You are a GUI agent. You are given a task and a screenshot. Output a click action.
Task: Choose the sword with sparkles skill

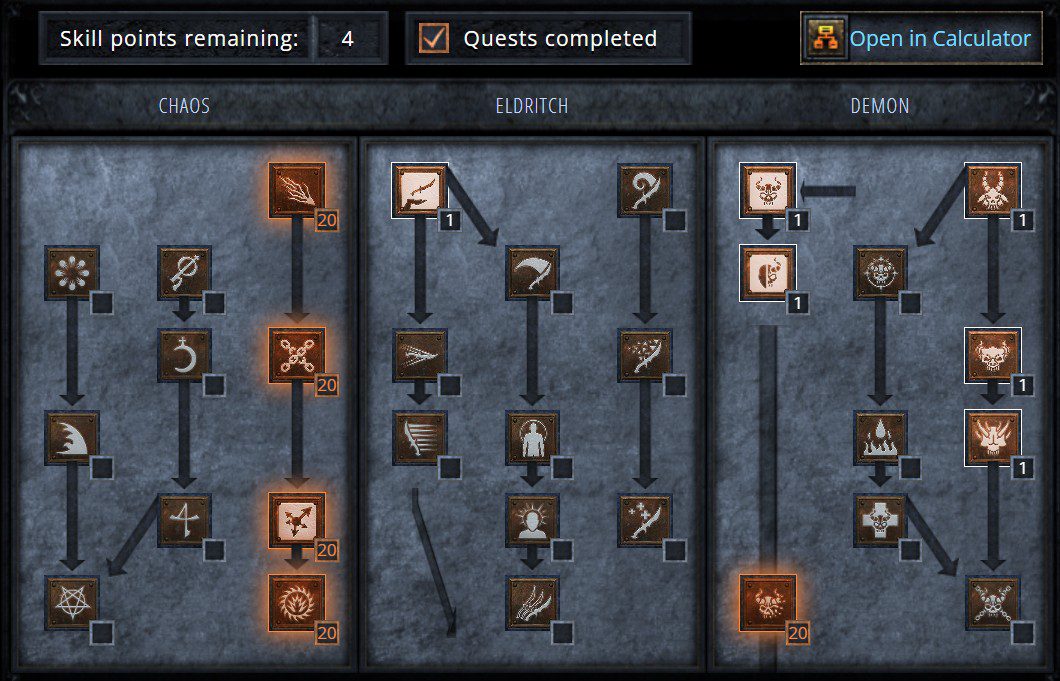coord(645,520)
